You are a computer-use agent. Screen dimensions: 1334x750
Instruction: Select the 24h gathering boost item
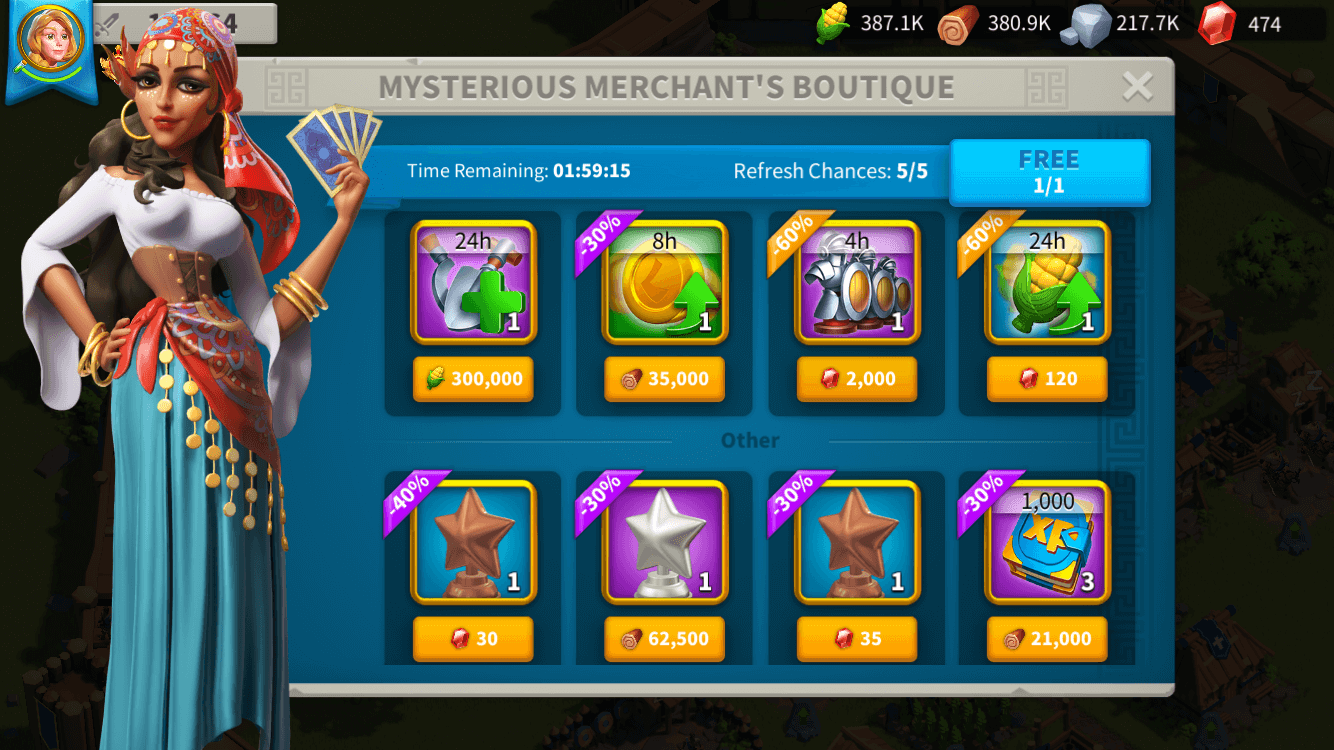click(x=473, y=283)
